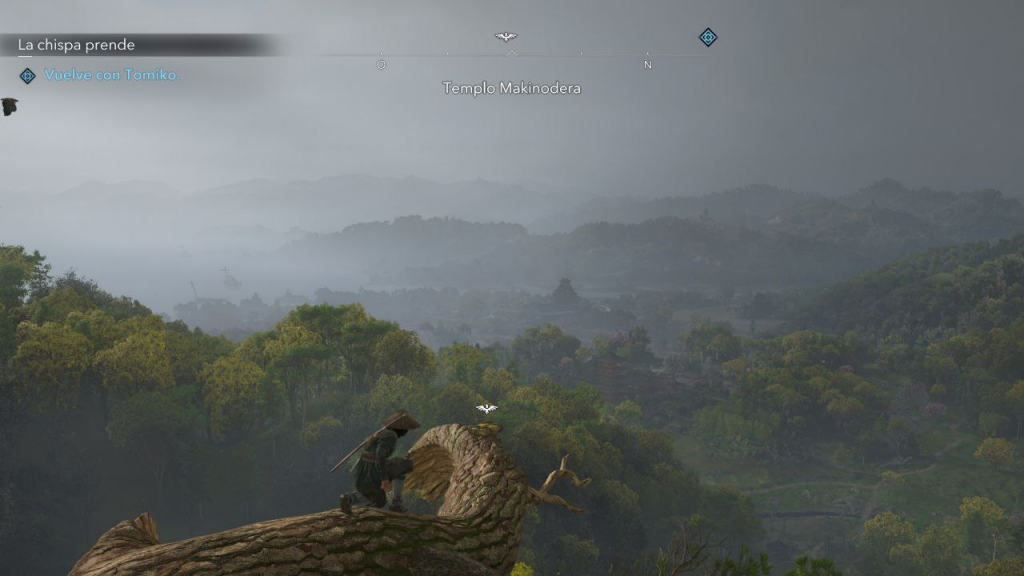
Task: Select the eagle viewpoint icon on the compass
Action: coord(506,37)
